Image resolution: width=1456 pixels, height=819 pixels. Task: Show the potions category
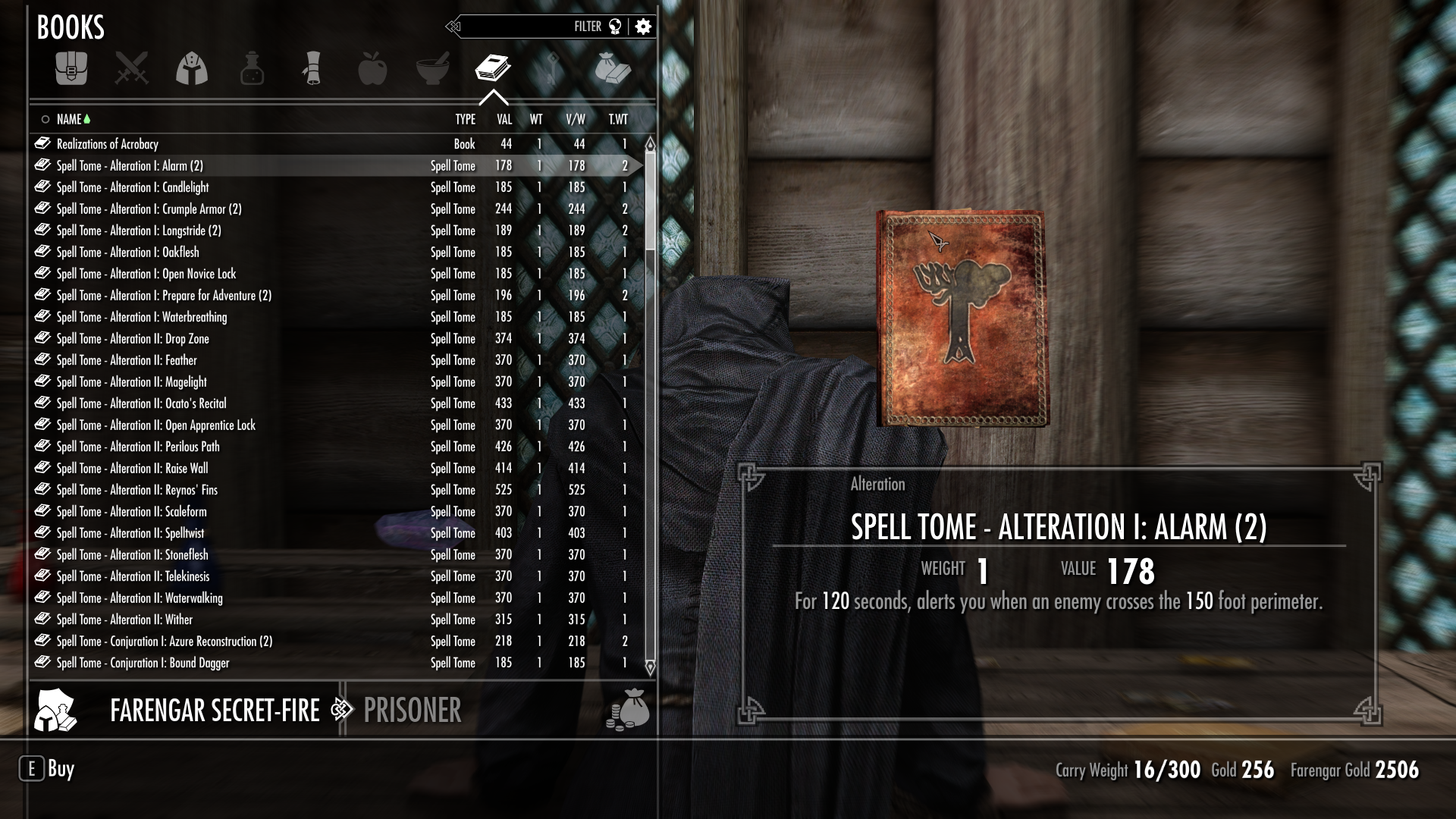pos(252,68)
